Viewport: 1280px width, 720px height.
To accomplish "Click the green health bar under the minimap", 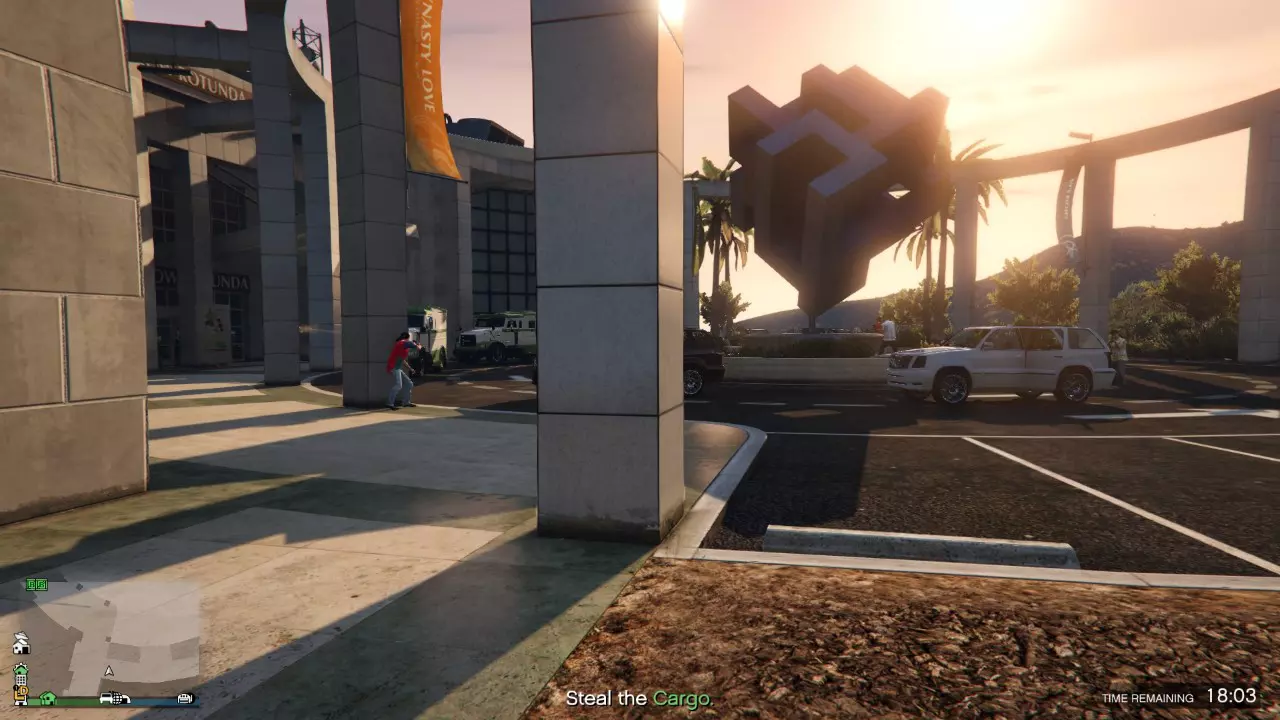I will pos(71,700).
